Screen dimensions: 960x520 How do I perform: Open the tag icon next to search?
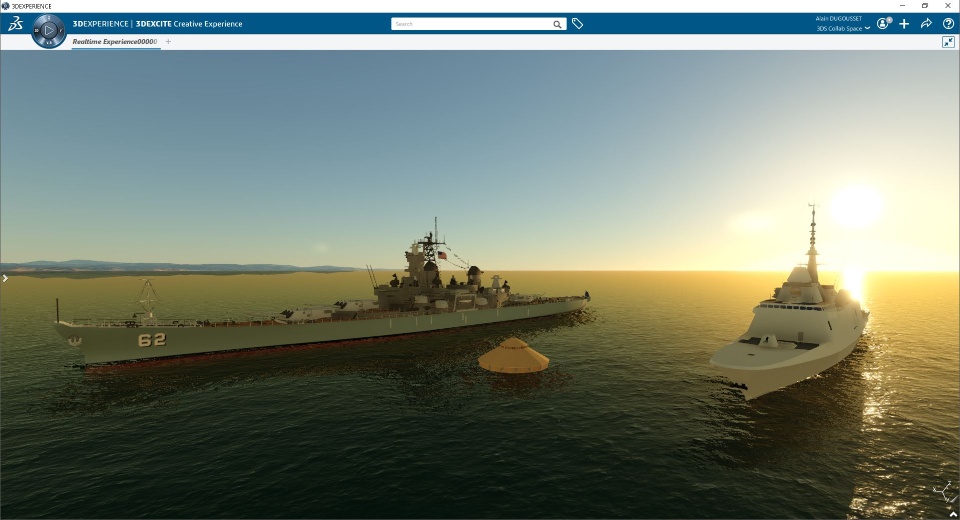577,24
